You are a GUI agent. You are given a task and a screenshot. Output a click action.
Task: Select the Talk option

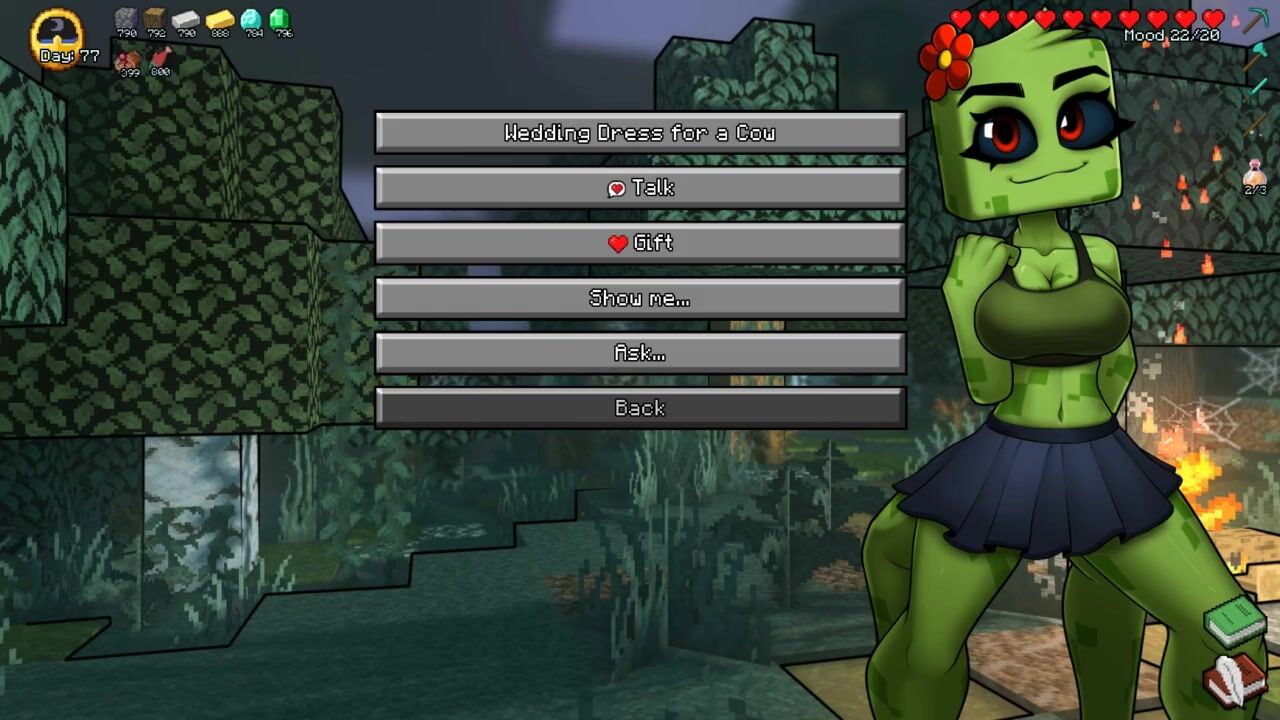click(x=640, y=188)
